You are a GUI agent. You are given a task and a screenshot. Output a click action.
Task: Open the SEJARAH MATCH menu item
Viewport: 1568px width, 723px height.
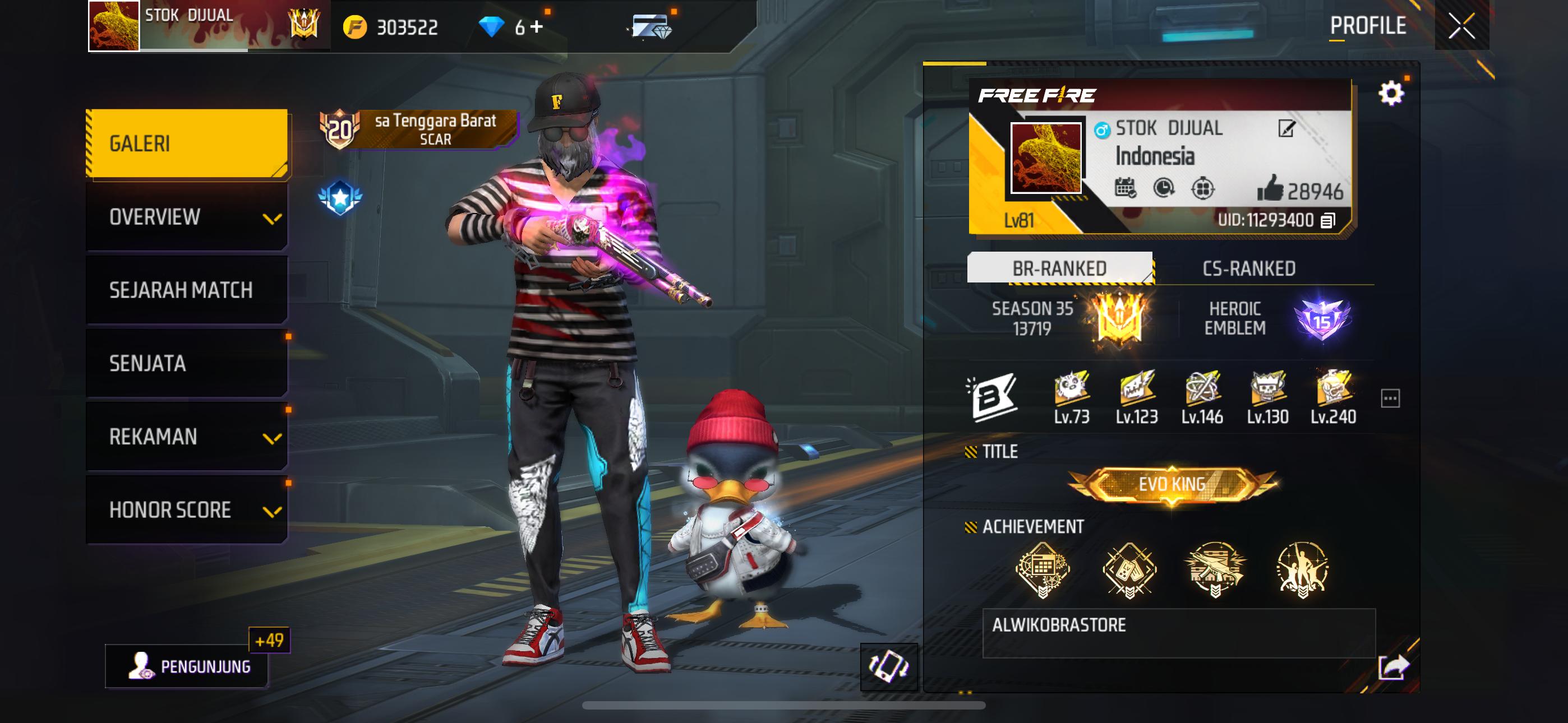(x=180, y=291)
